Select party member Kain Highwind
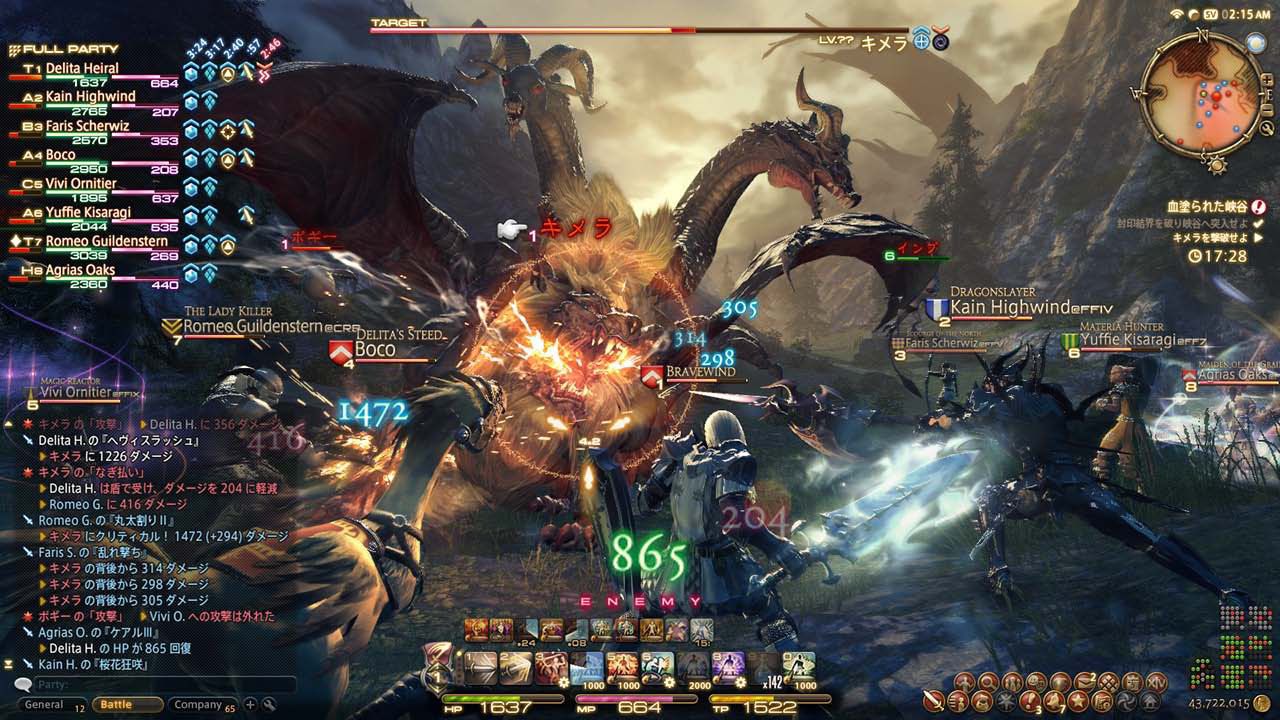Image resolution: width=1280 pixels, height=720 pixels. tap(90, 95)
